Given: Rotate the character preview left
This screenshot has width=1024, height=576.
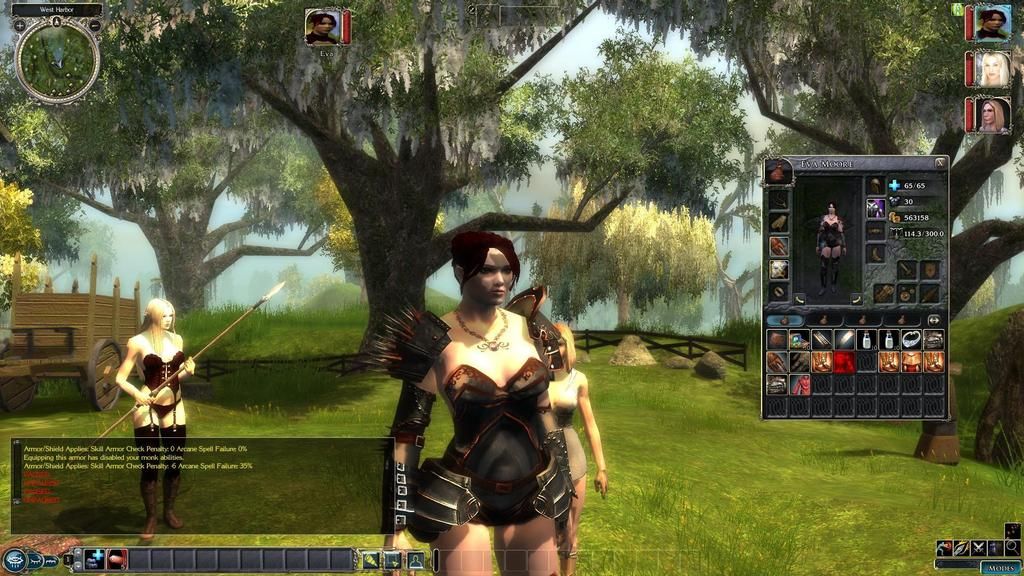Looking at the screenshot, I should coord(799,298).
